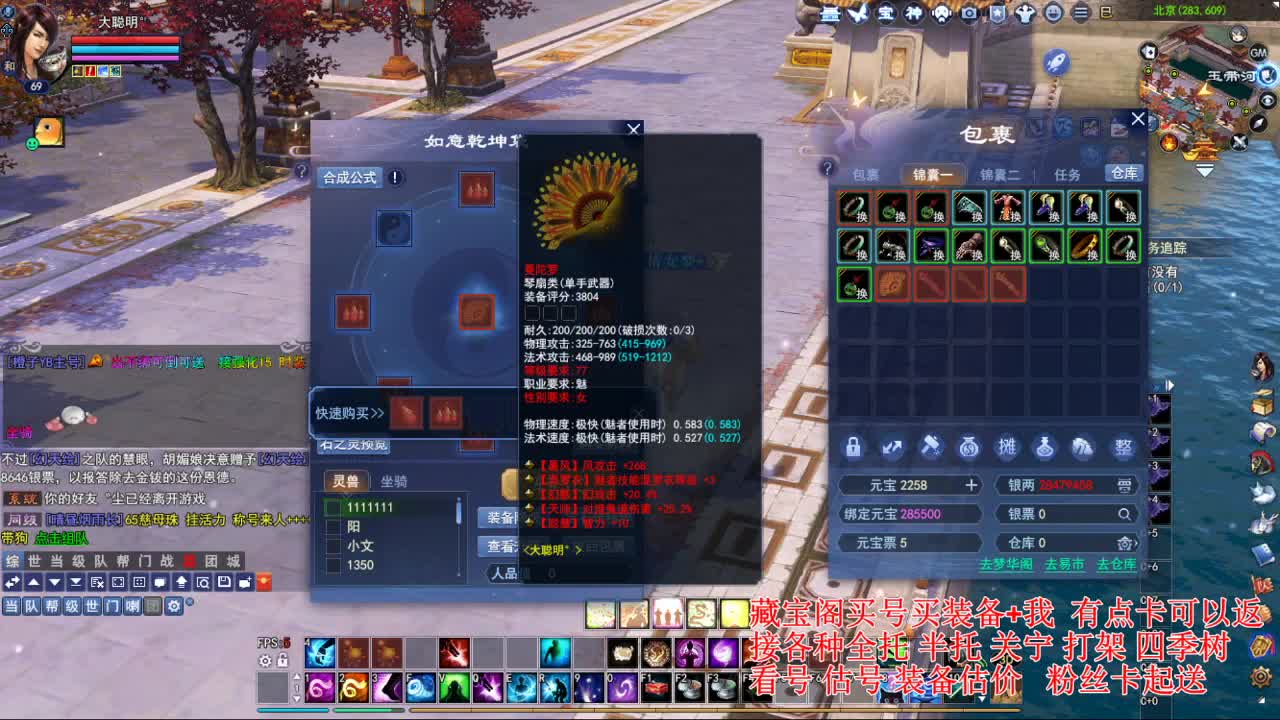Click the potion bottle icon in the bag window
The image size is (1280, 720).
[1045, 448]
